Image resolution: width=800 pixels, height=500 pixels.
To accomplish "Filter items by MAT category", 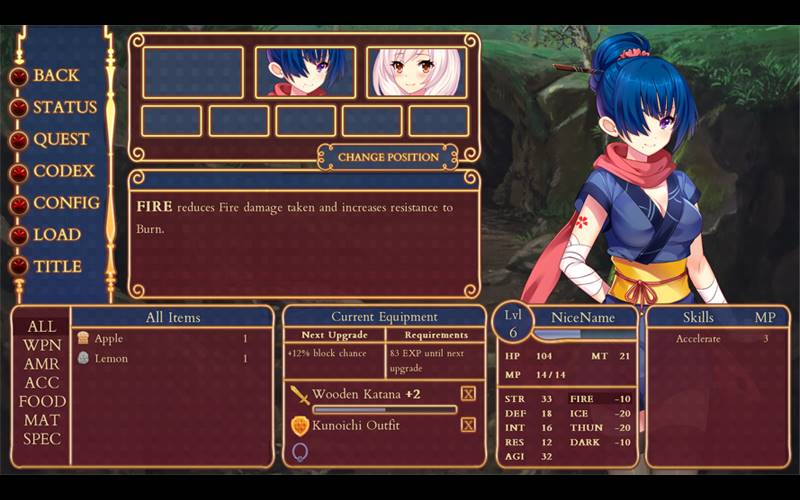I will coord(42,421).
